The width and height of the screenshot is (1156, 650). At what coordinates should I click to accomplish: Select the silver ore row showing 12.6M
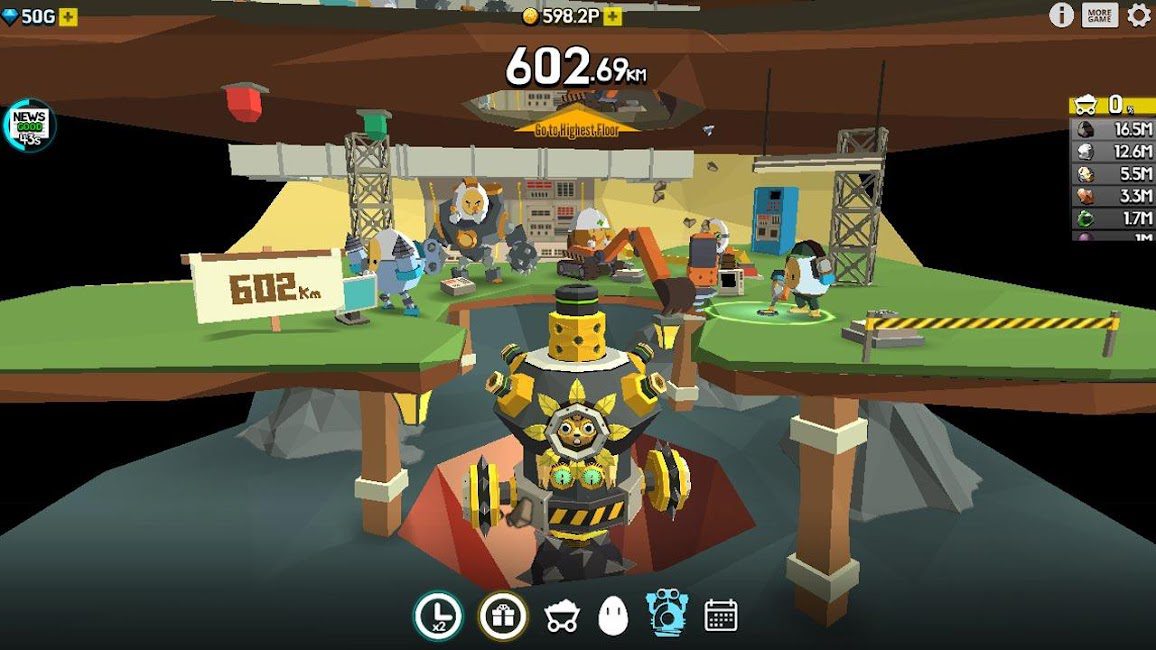tap(1112, 152)
